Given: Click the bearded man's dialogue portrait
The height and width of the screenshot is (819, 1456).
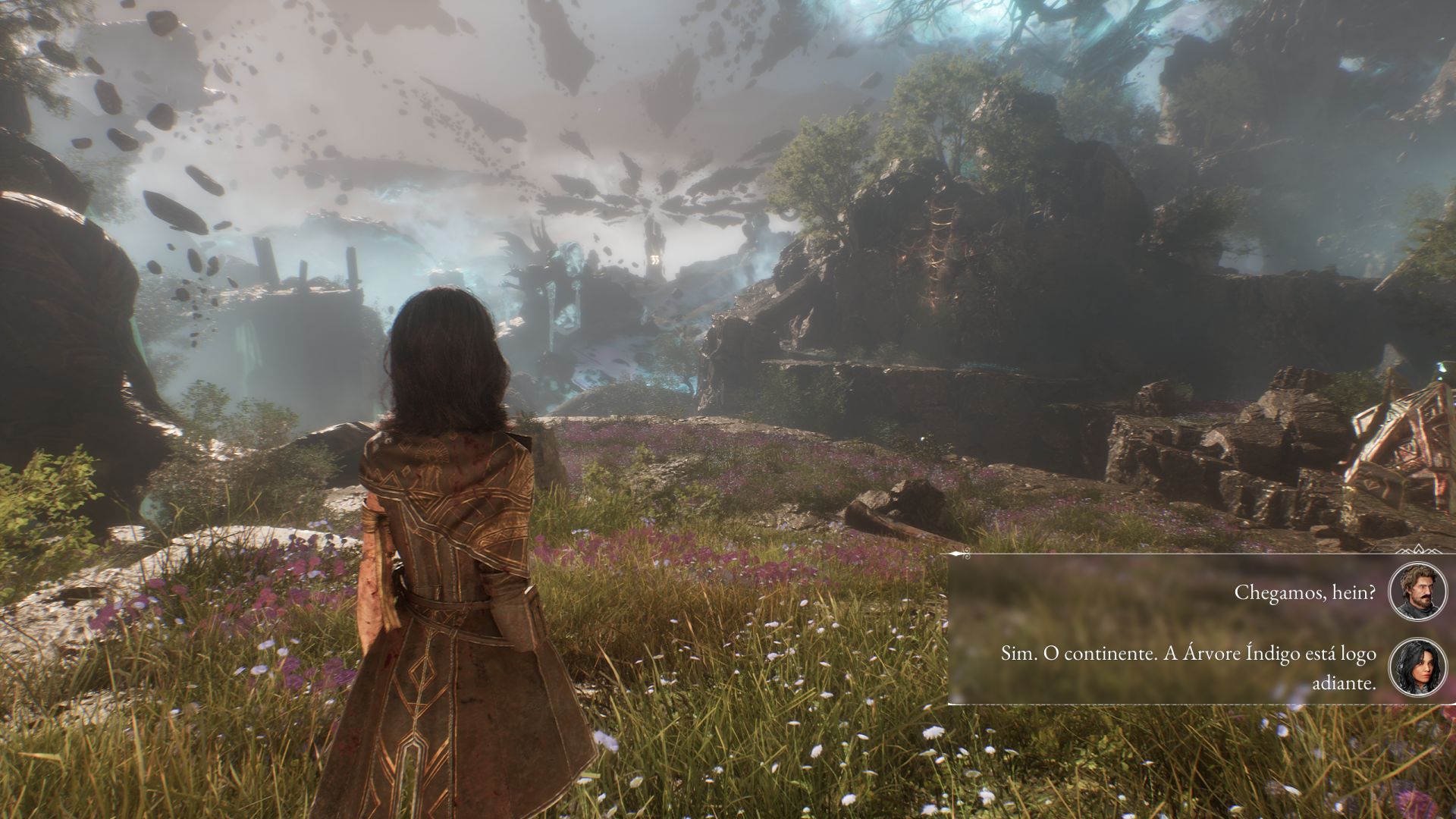Looking at the screenshot, I should coord(1417,592).
